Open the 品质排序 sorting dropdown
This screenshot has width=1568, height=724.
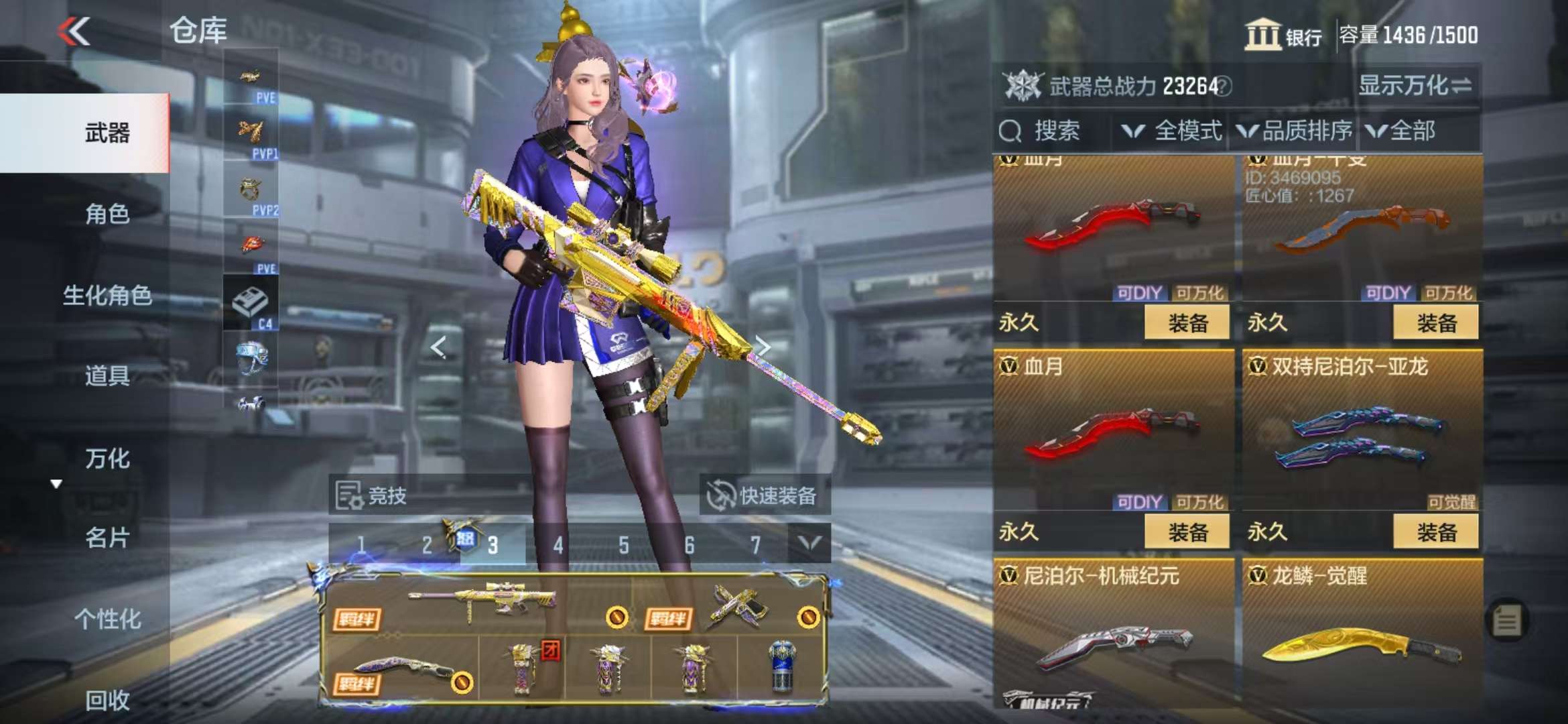[1295, 131]
